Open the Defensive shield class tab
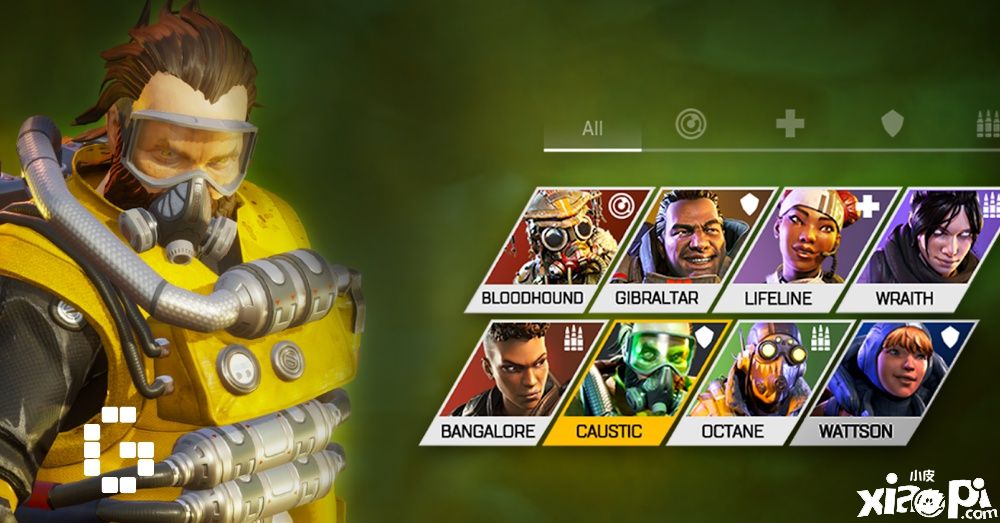 click(891, 124)
